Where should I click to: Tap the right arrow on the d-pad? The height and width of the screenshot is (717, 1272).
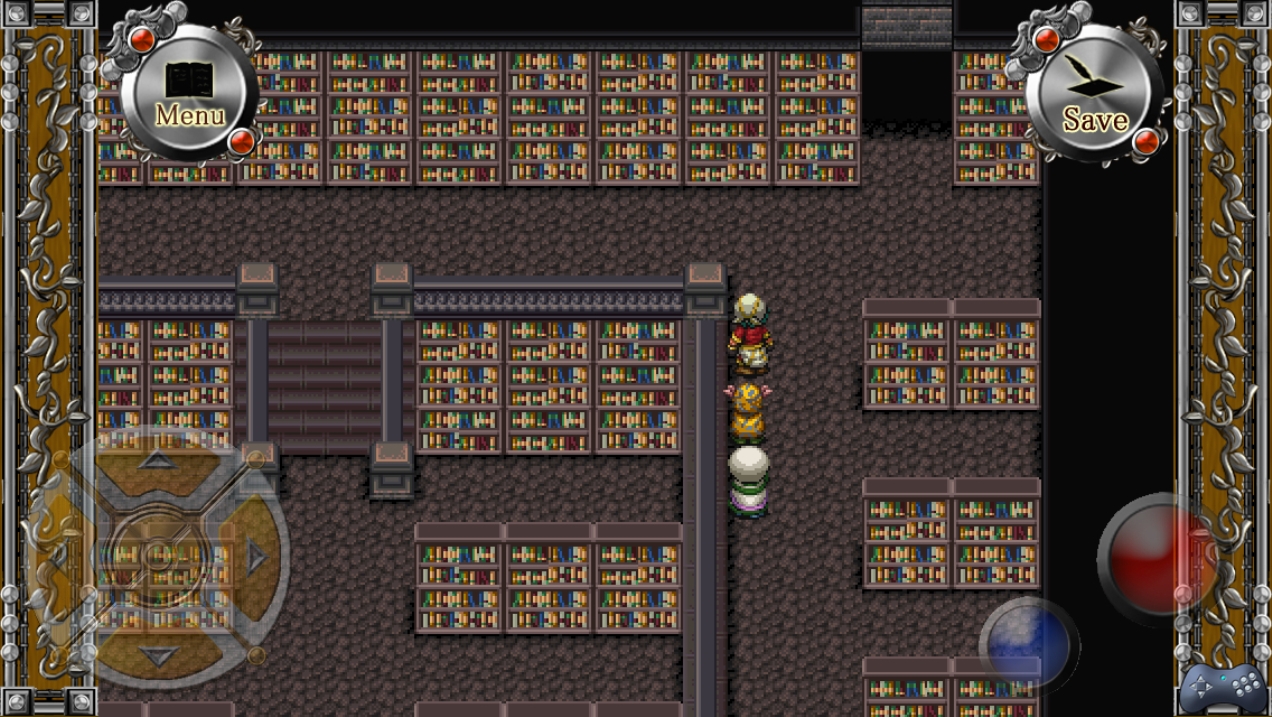pyautogui.click(x=256, y=558)
